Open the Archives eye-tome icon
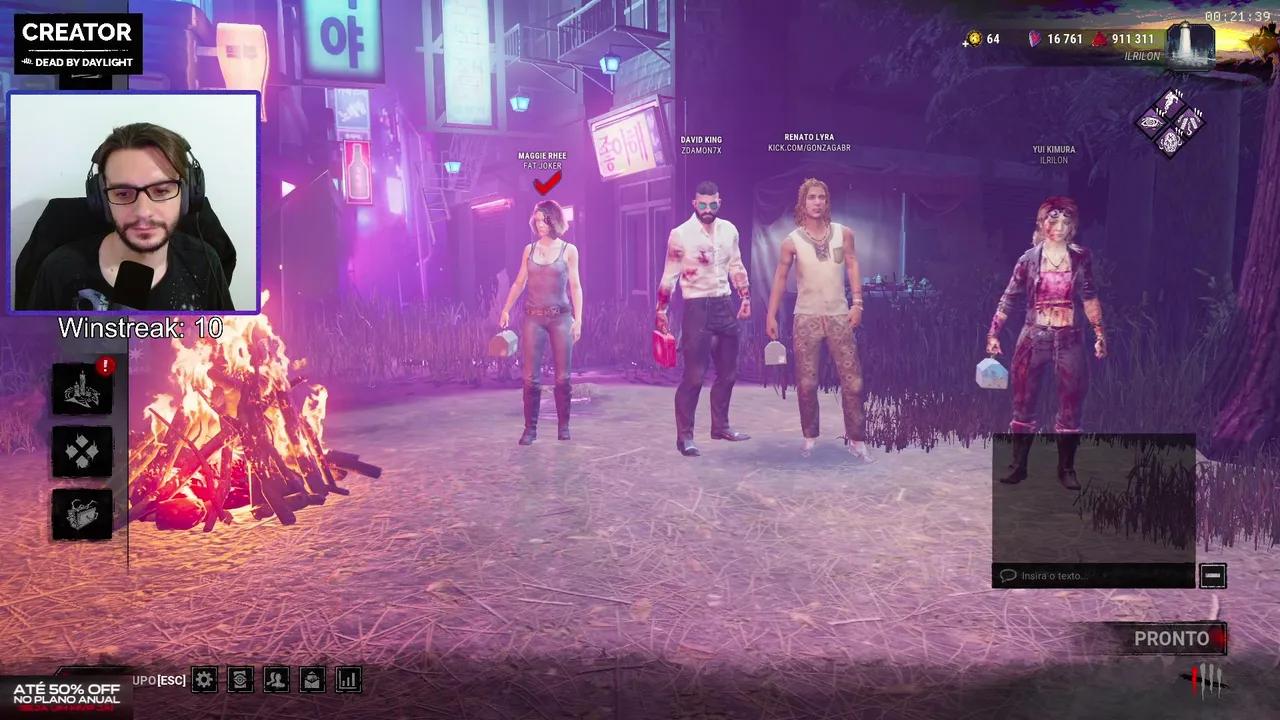 pos(240,679)
